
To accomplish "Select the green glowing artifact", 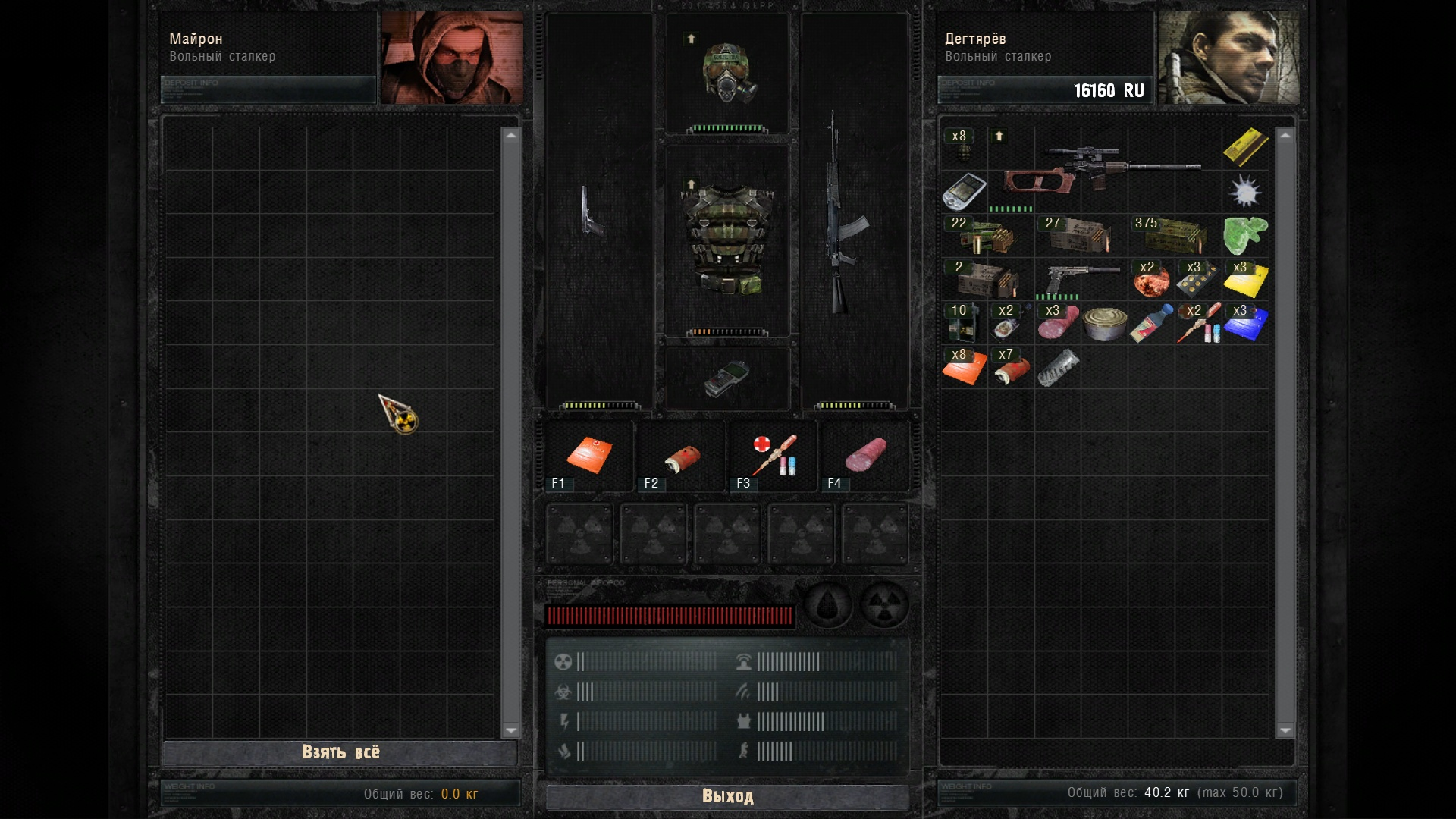I will point(1244,235).
